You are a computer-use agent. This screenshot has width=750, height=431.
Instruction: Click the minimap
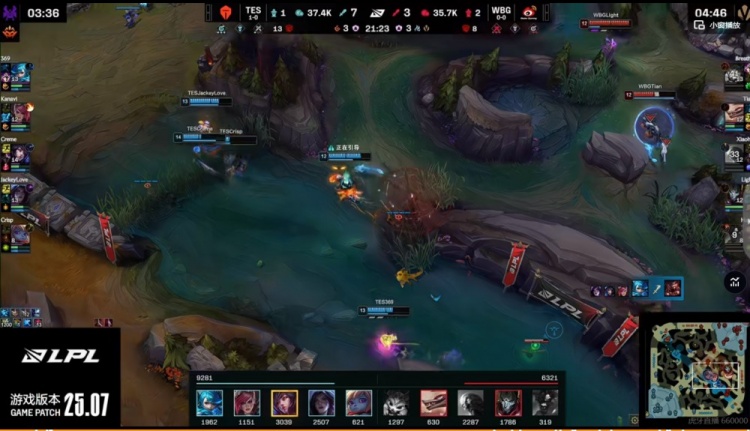click(x=691, y=371)
